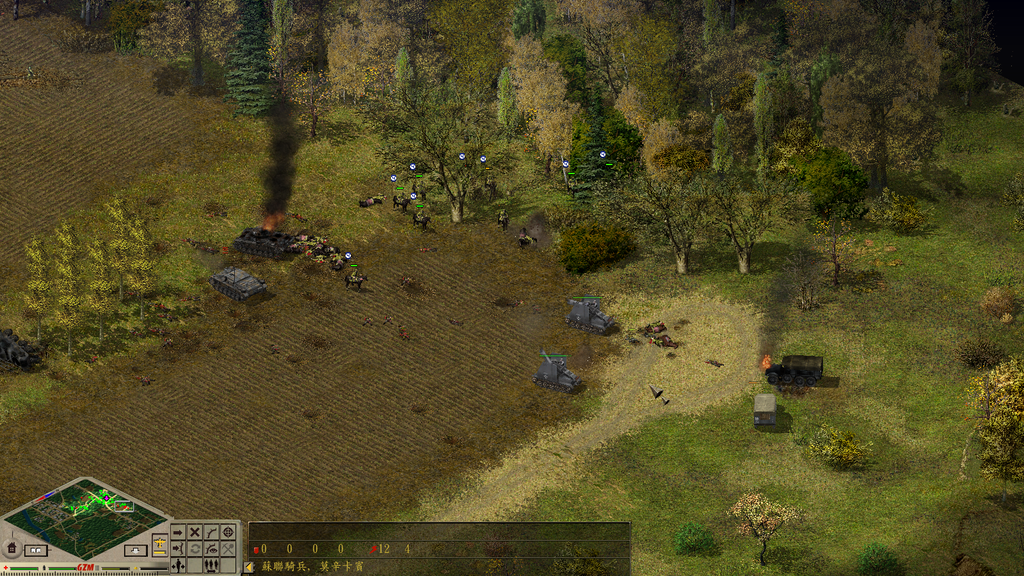Toggle the binoculars view button
The image size is (1024, 576).
[x=36, y=550]
